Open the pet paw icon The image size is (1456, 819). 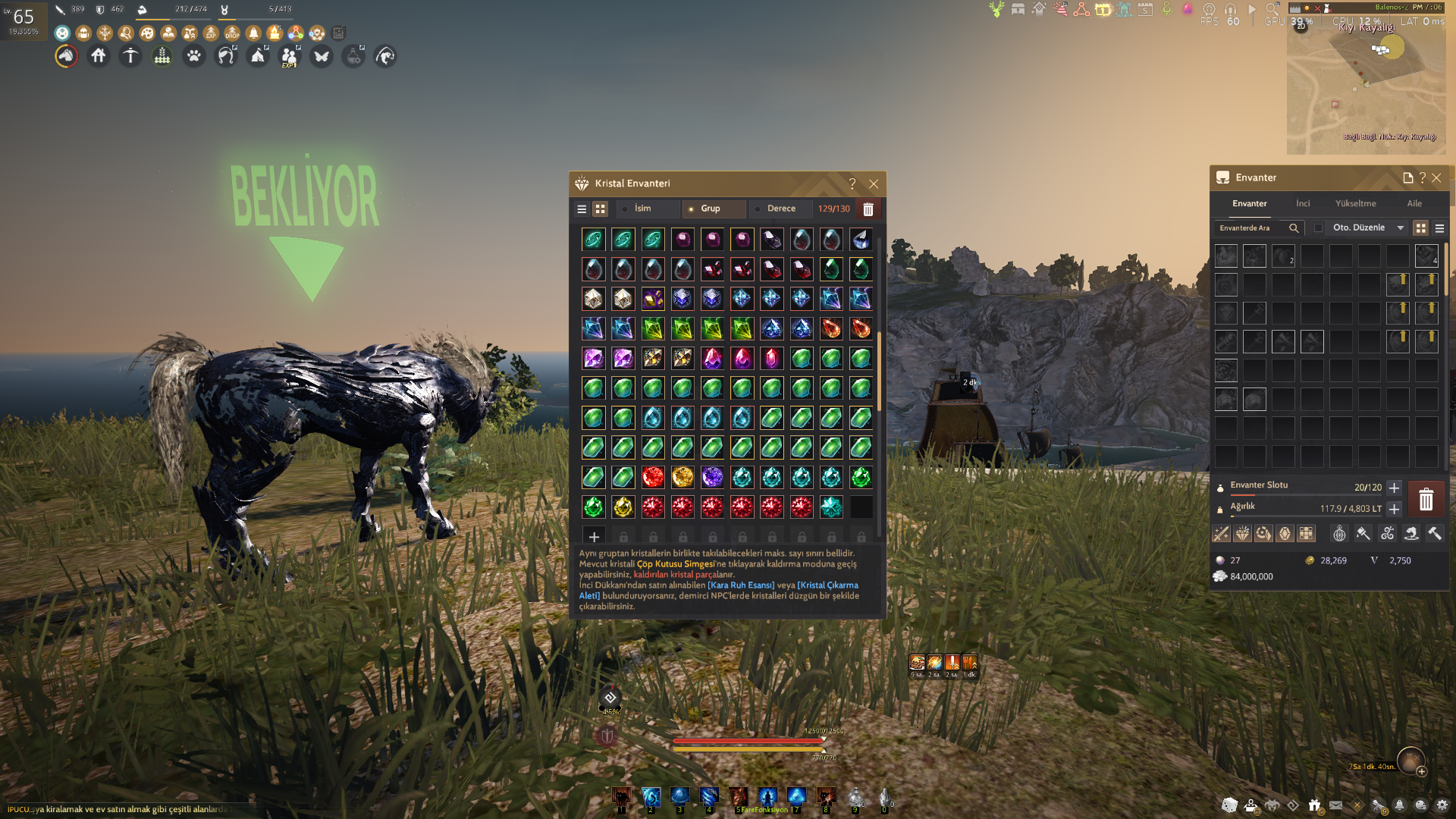[194, 56]
